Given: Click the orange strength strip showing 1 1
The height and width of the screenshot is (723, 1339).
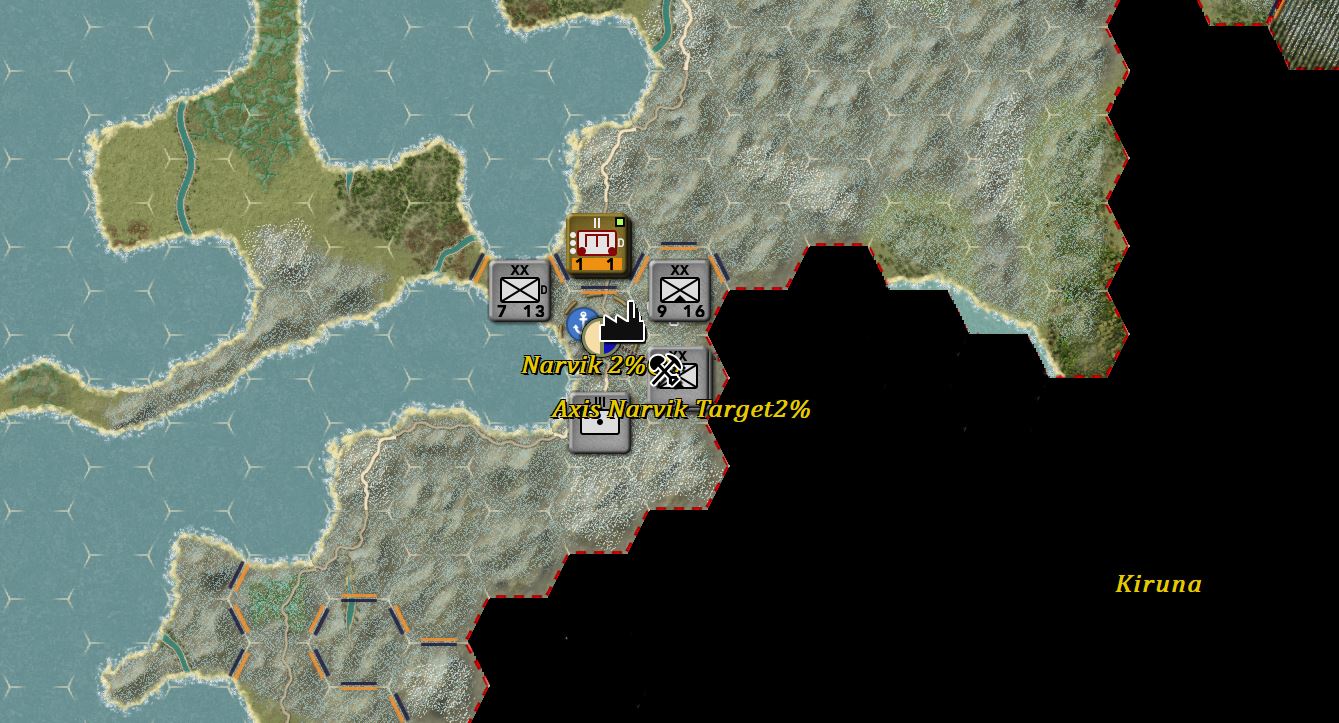Looking at the screenshot, I should tap(596, 262).
